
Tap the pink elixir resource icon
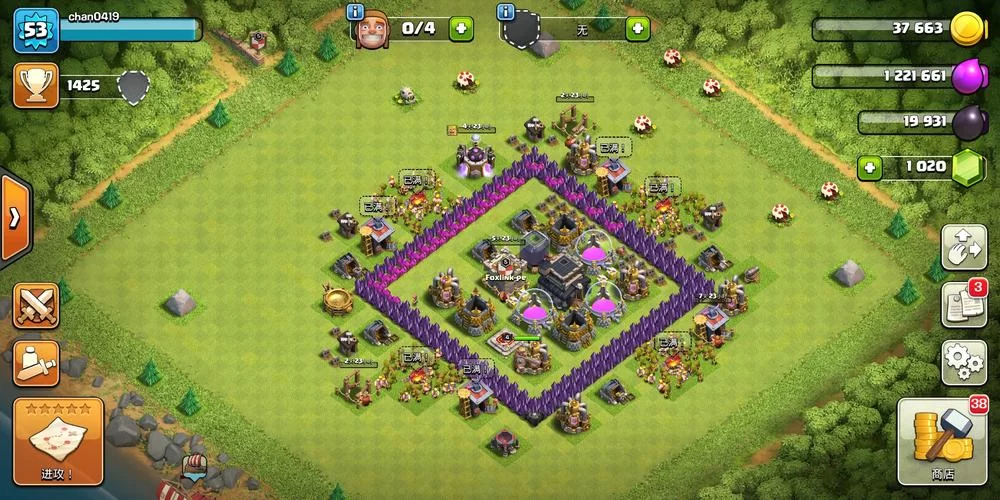[966, 76]
